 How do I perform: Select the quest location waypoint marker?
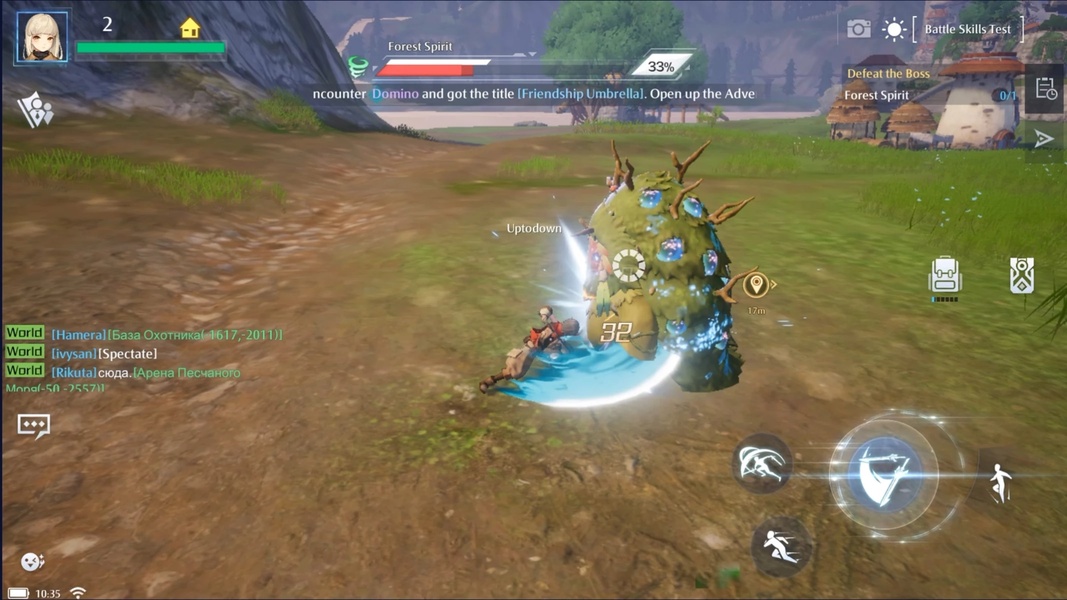click(x=756, y=285)
